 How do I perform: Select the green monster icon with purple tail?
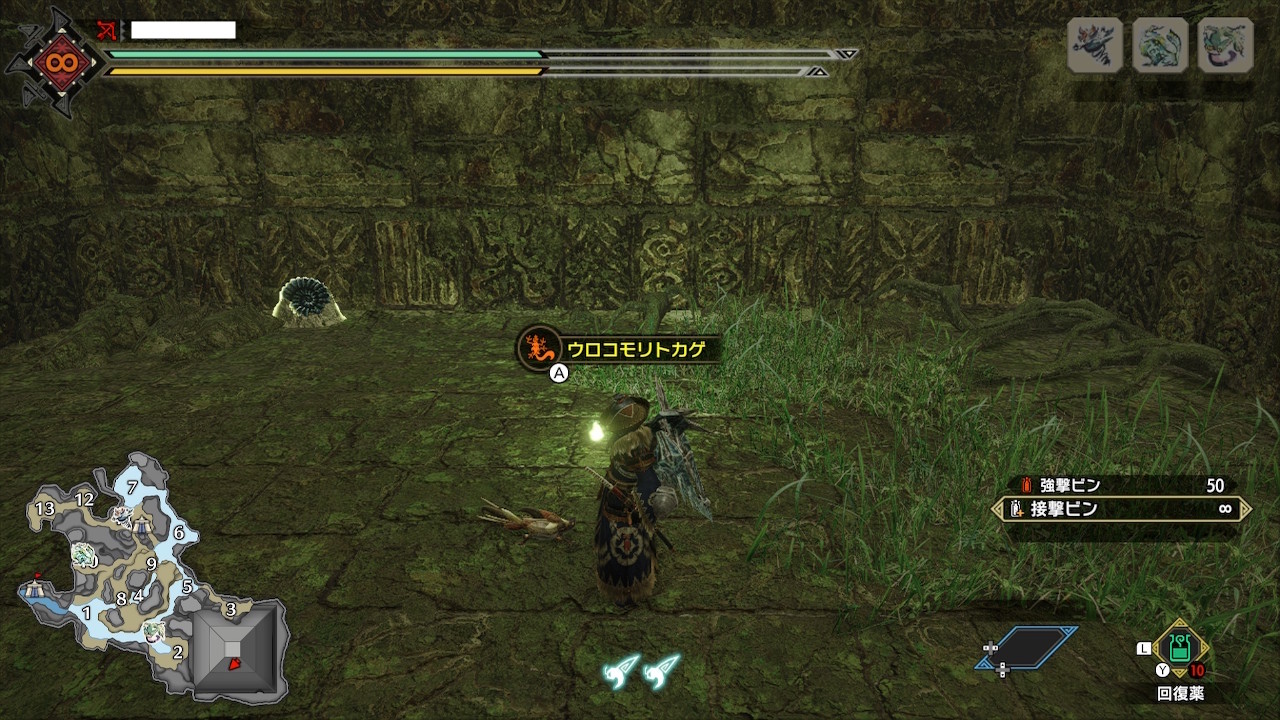pyautogui.click(x=1225, y=45)
